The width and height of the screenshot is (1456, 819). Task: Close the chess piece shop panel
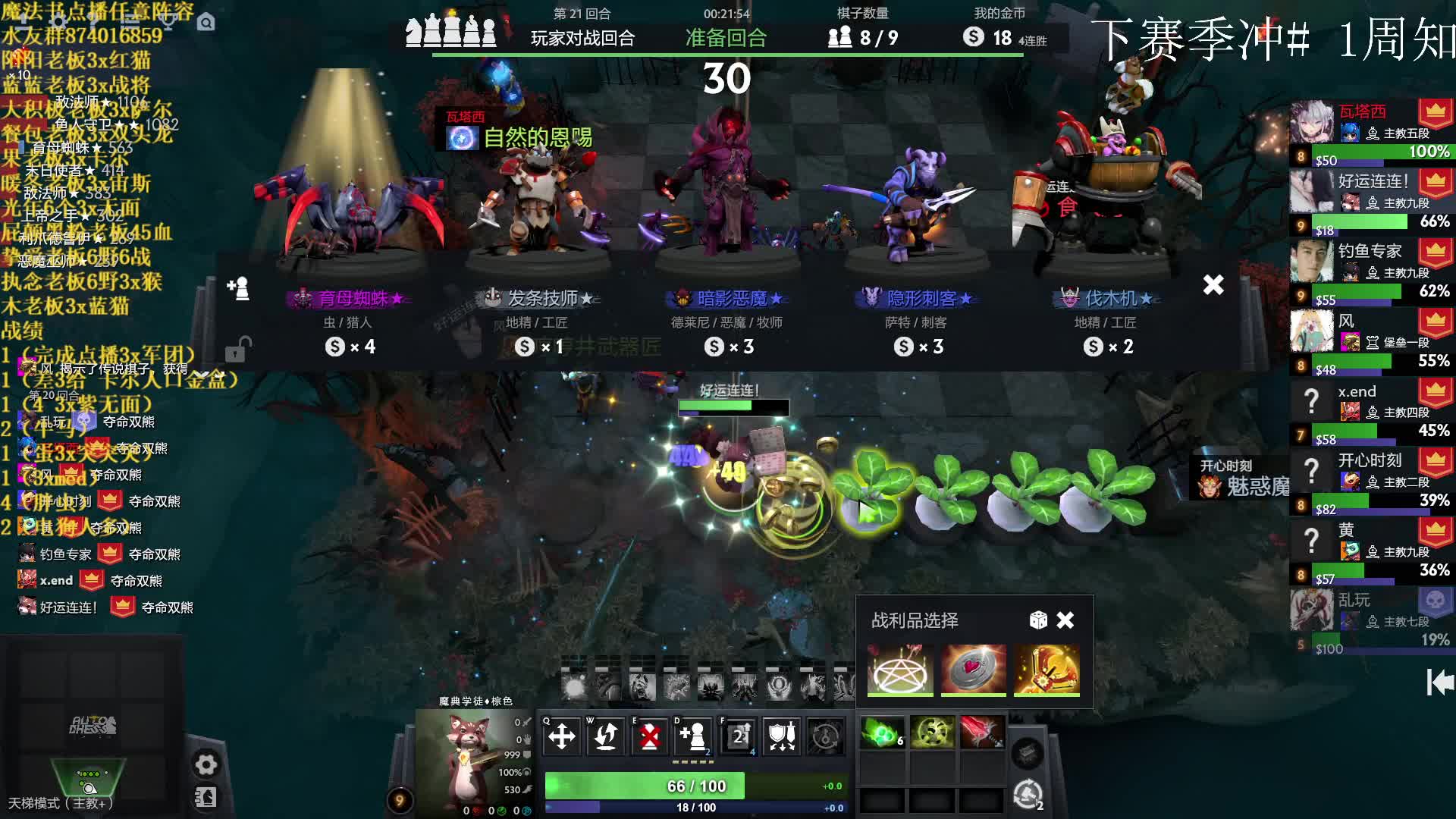1213,285
